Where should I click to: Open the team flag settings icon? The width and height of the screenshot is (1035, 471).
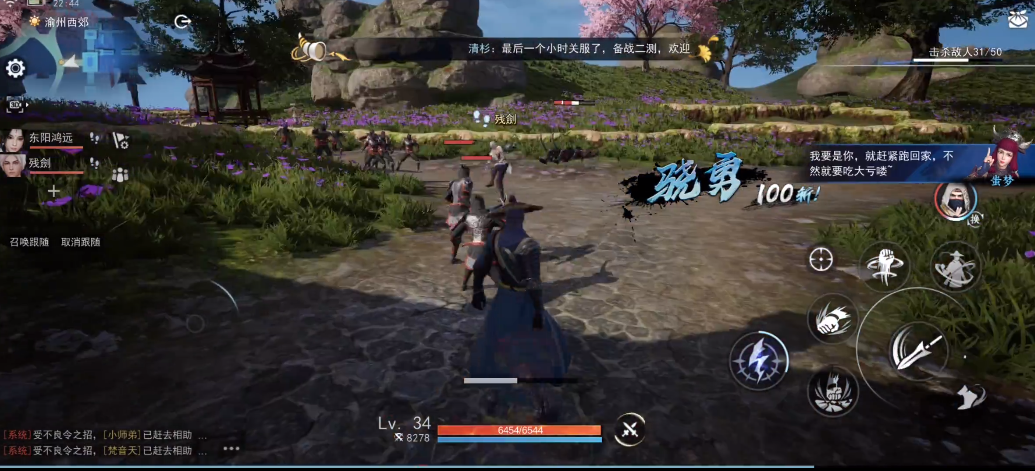(x=120, y=140)
